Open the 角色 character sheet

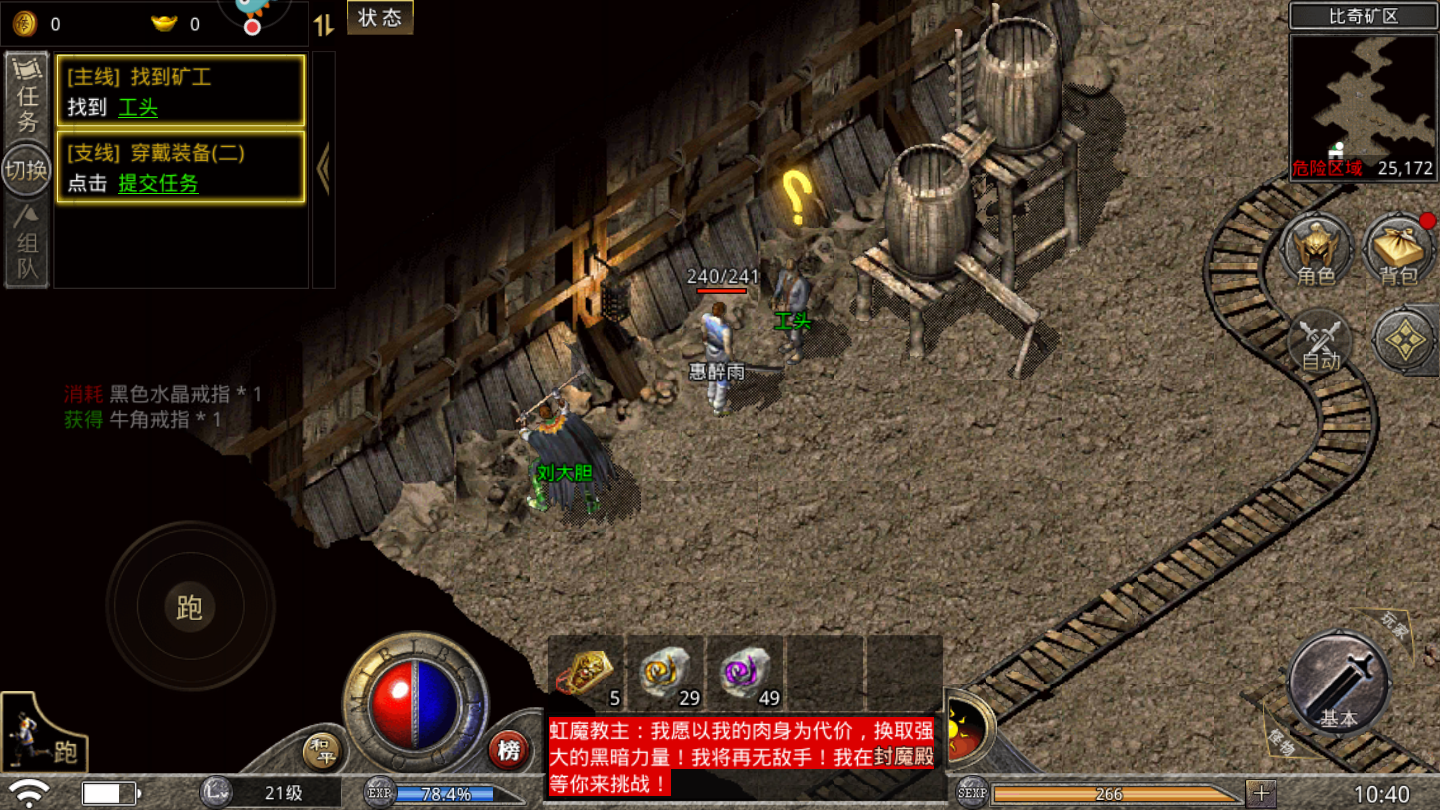[x=1316, y=250]
